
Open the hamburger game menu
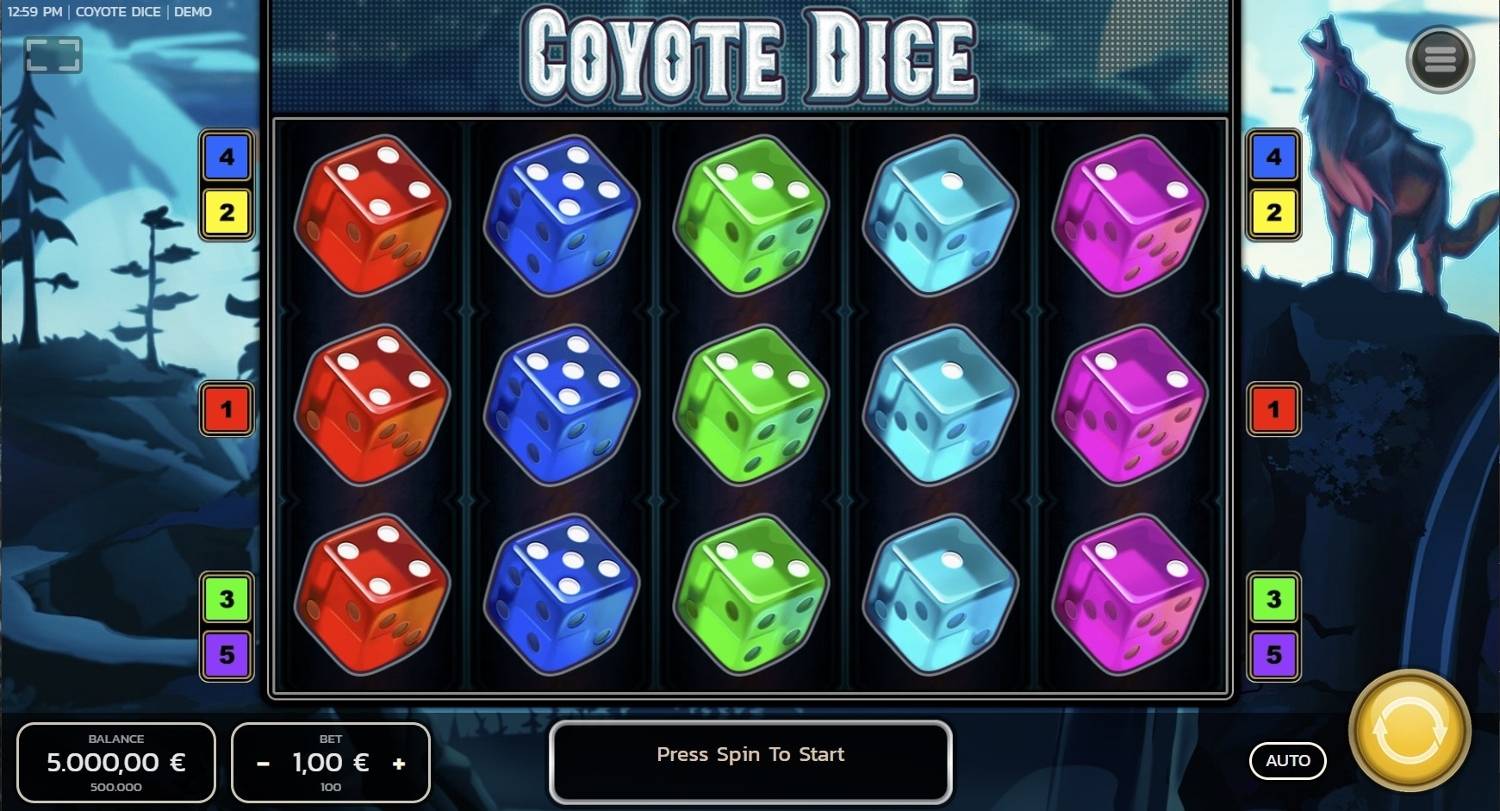point(1438,58)
